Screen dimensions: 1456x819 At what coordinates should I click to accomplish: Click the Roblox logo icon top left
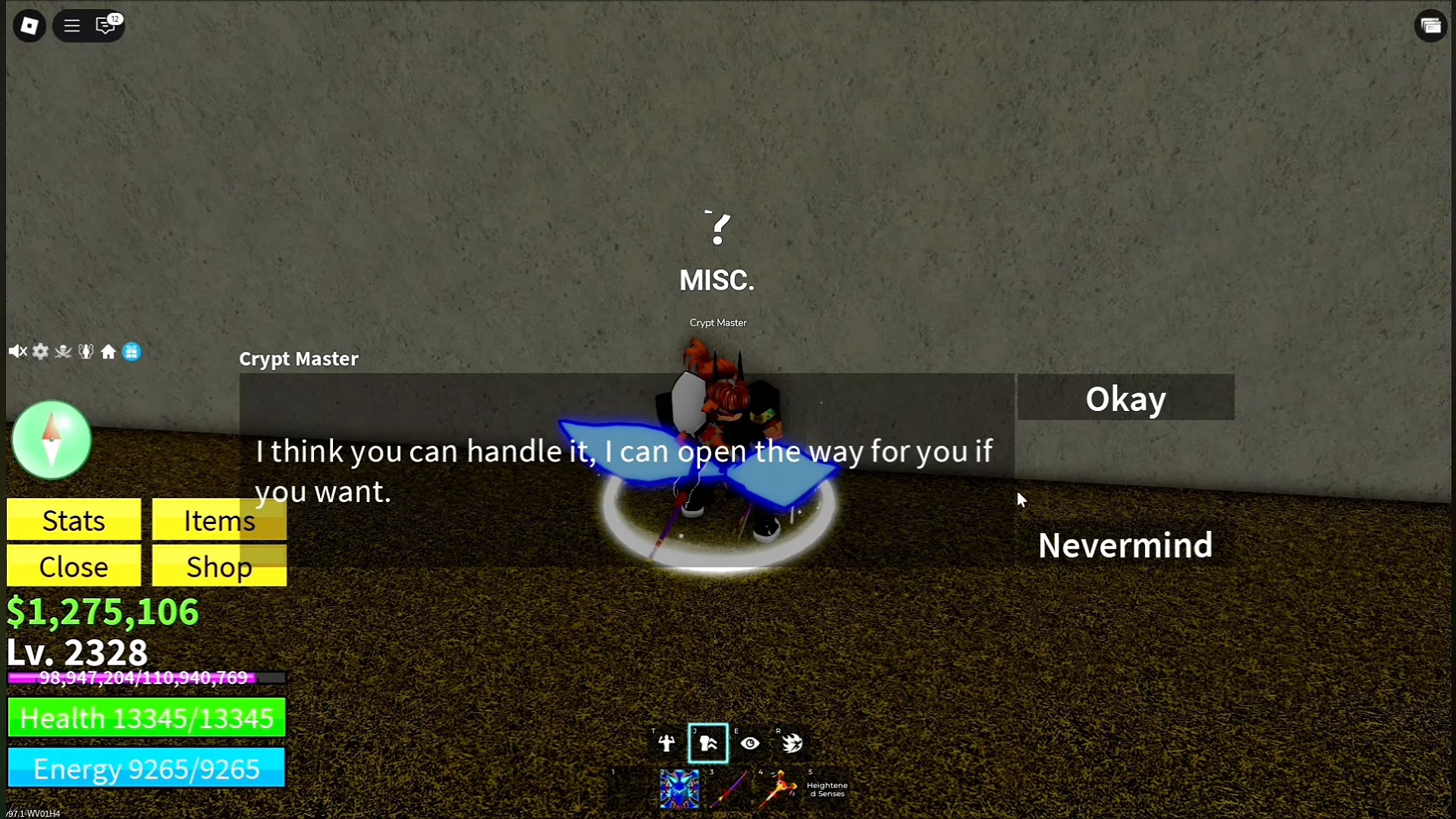click(29, 25)
